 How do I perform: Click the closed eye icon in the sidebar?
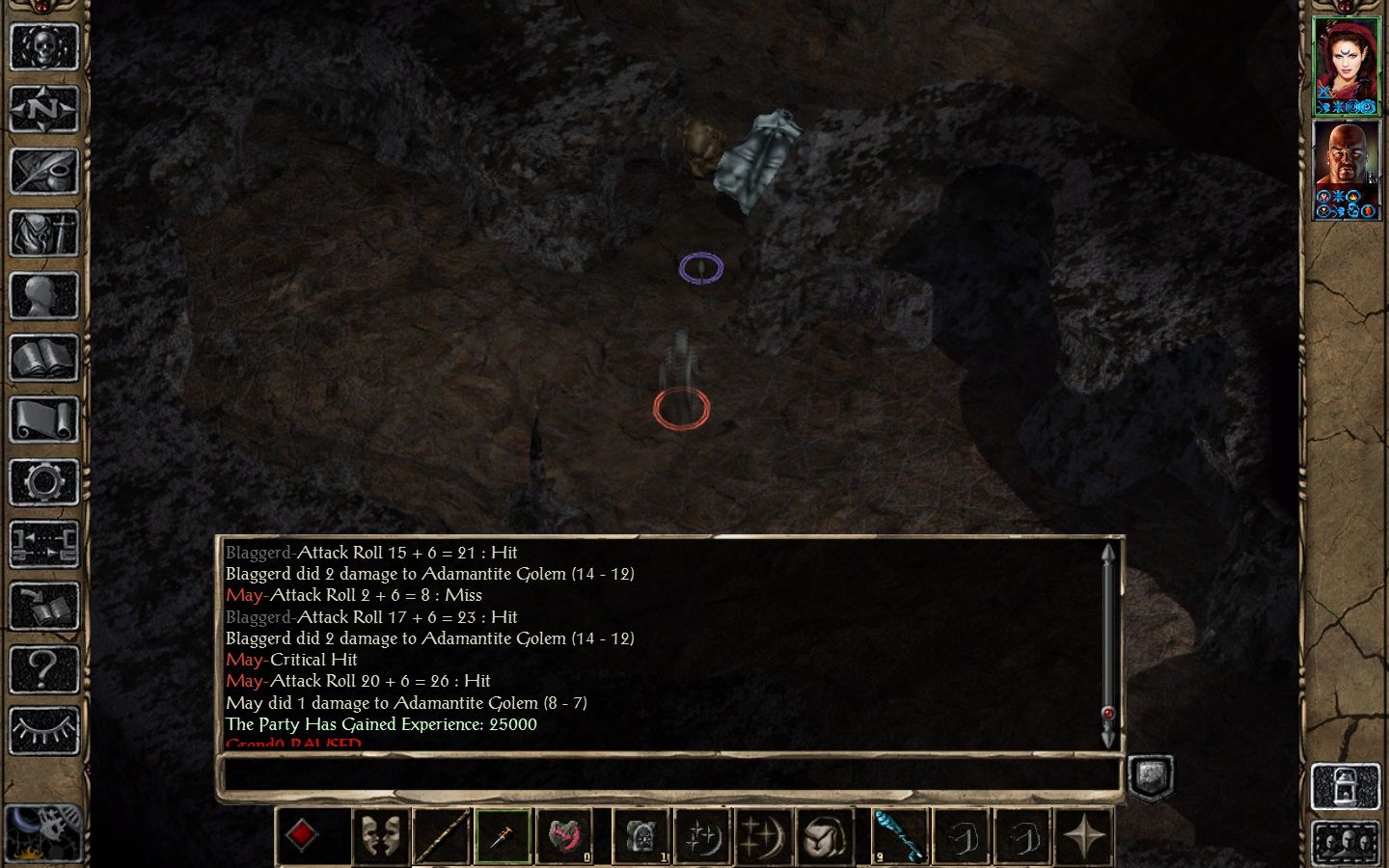tap(43, 731)
